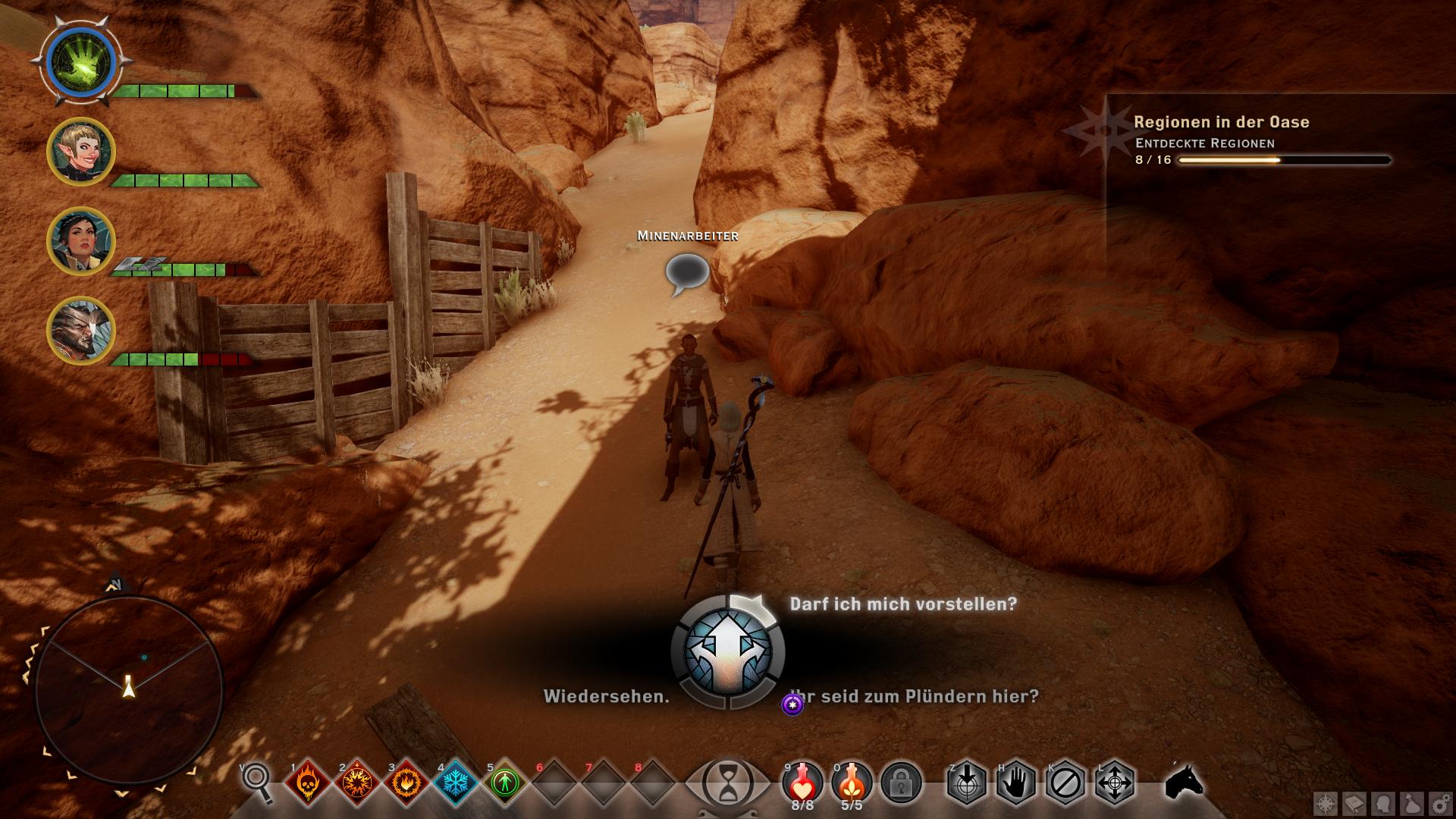Screen dimensions: 1456x819
Task: Select the horned Qunari party portrait
Action: pyautogui.click(x=80, y=331)
